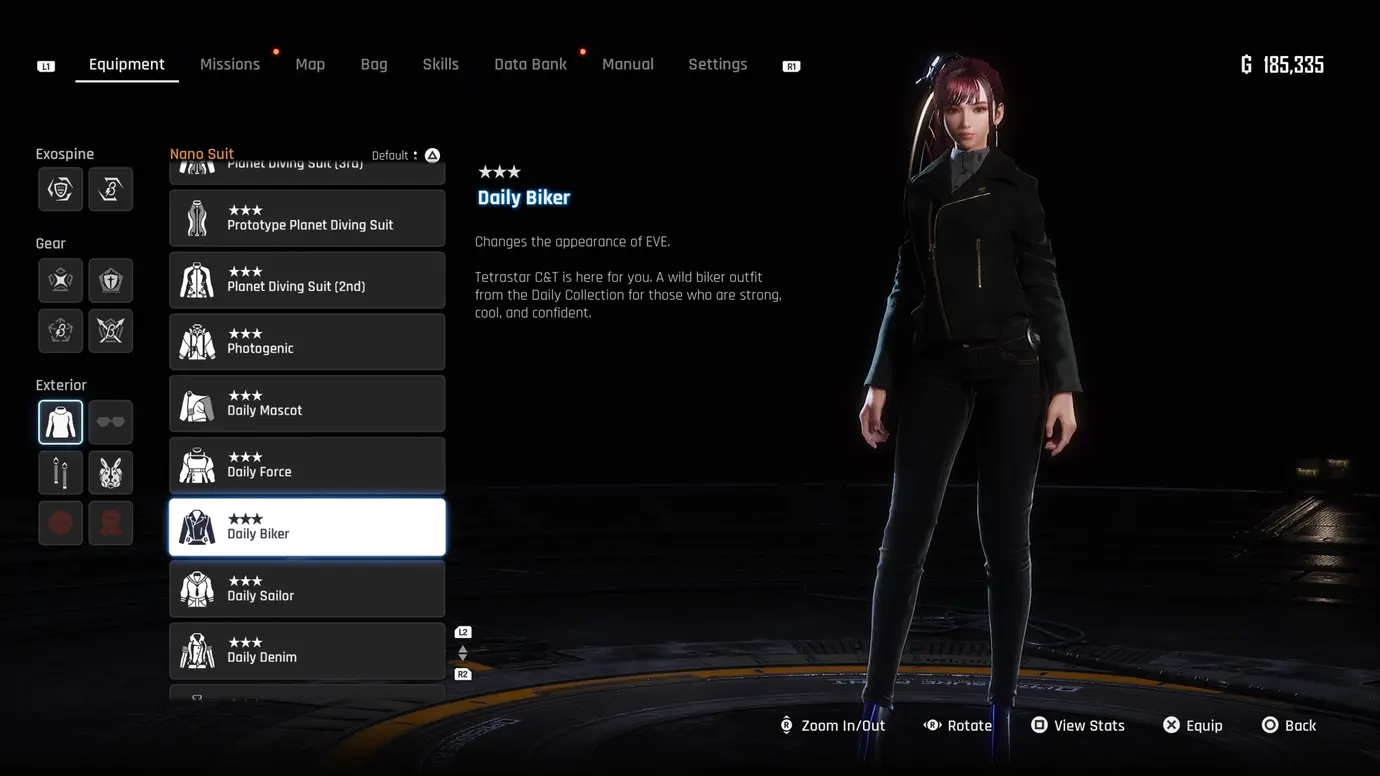
Task: Switch to the Missions tab
Action: click(x=229, y=65)
